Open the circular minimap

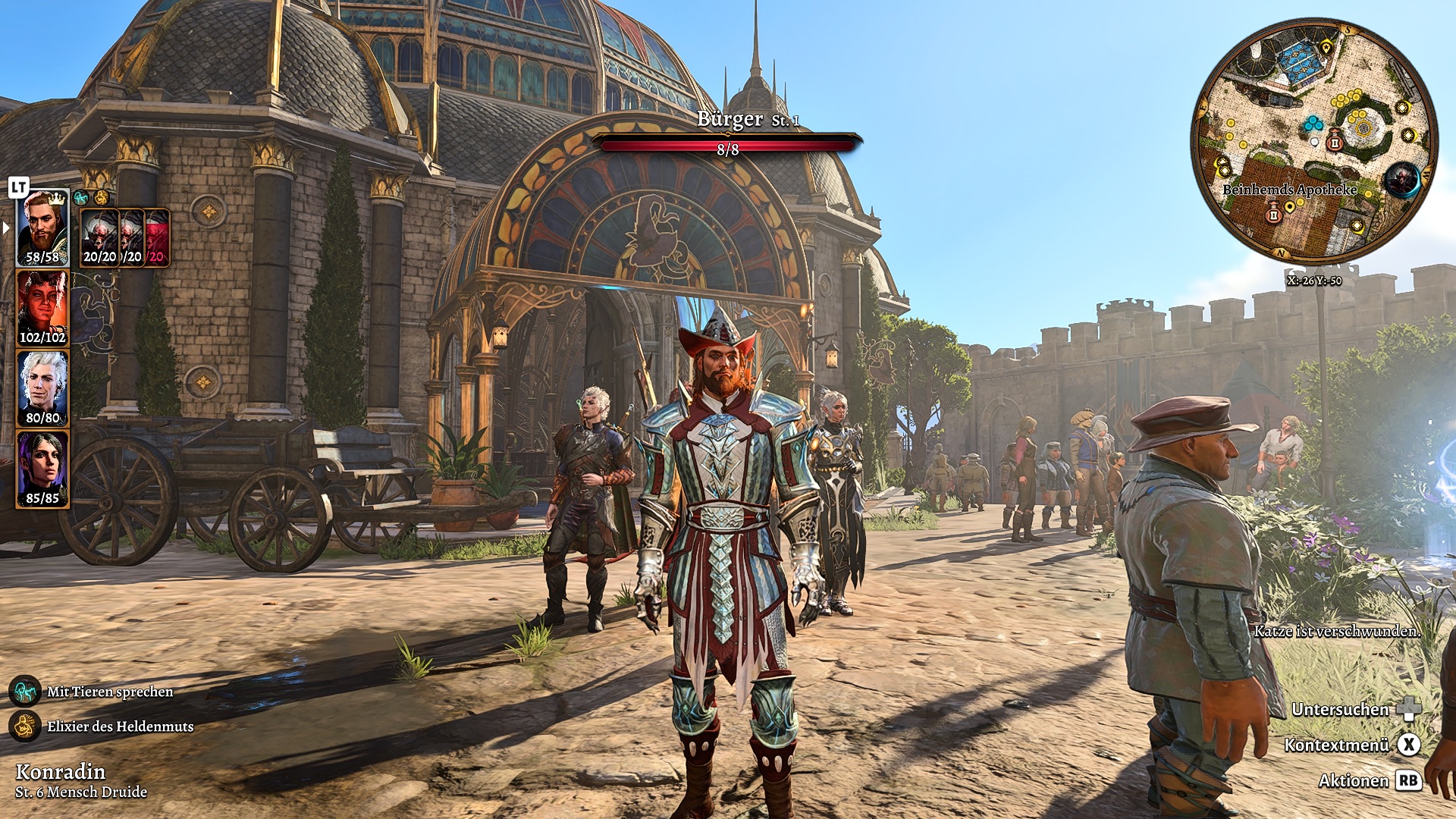(1314, 141)
